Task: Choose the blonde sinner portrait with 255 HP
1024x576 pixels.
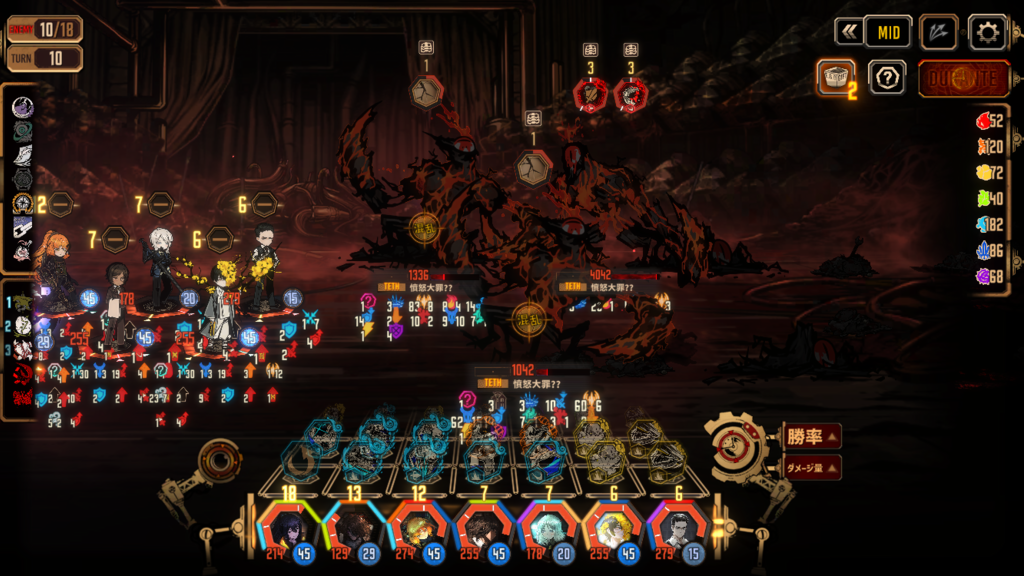Action: click(613, 525)
